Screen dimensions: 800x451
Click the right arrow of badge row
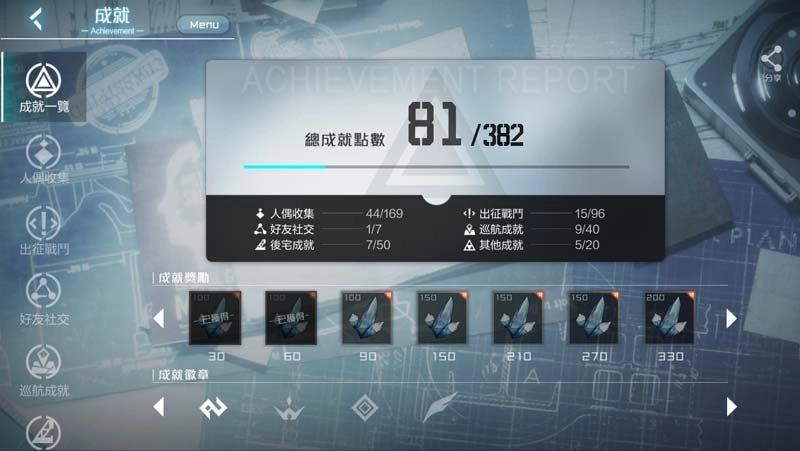pos(732,407)
